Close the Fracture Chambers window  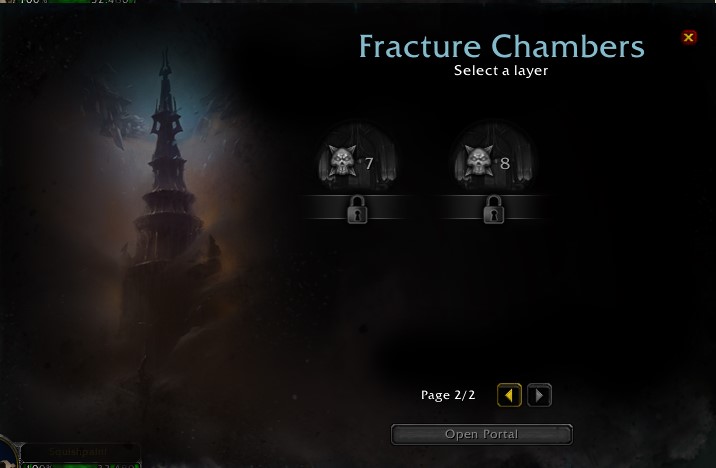coord(688,37)
